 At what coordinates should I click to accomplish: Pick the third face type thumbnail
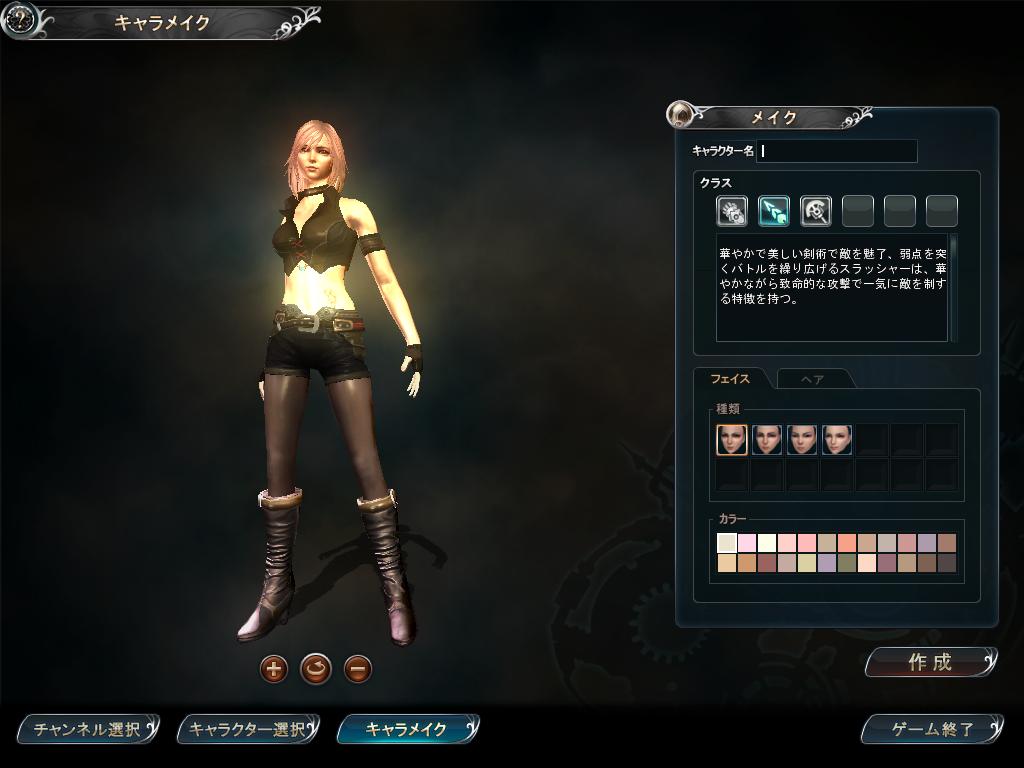click(x=802, y=440)
